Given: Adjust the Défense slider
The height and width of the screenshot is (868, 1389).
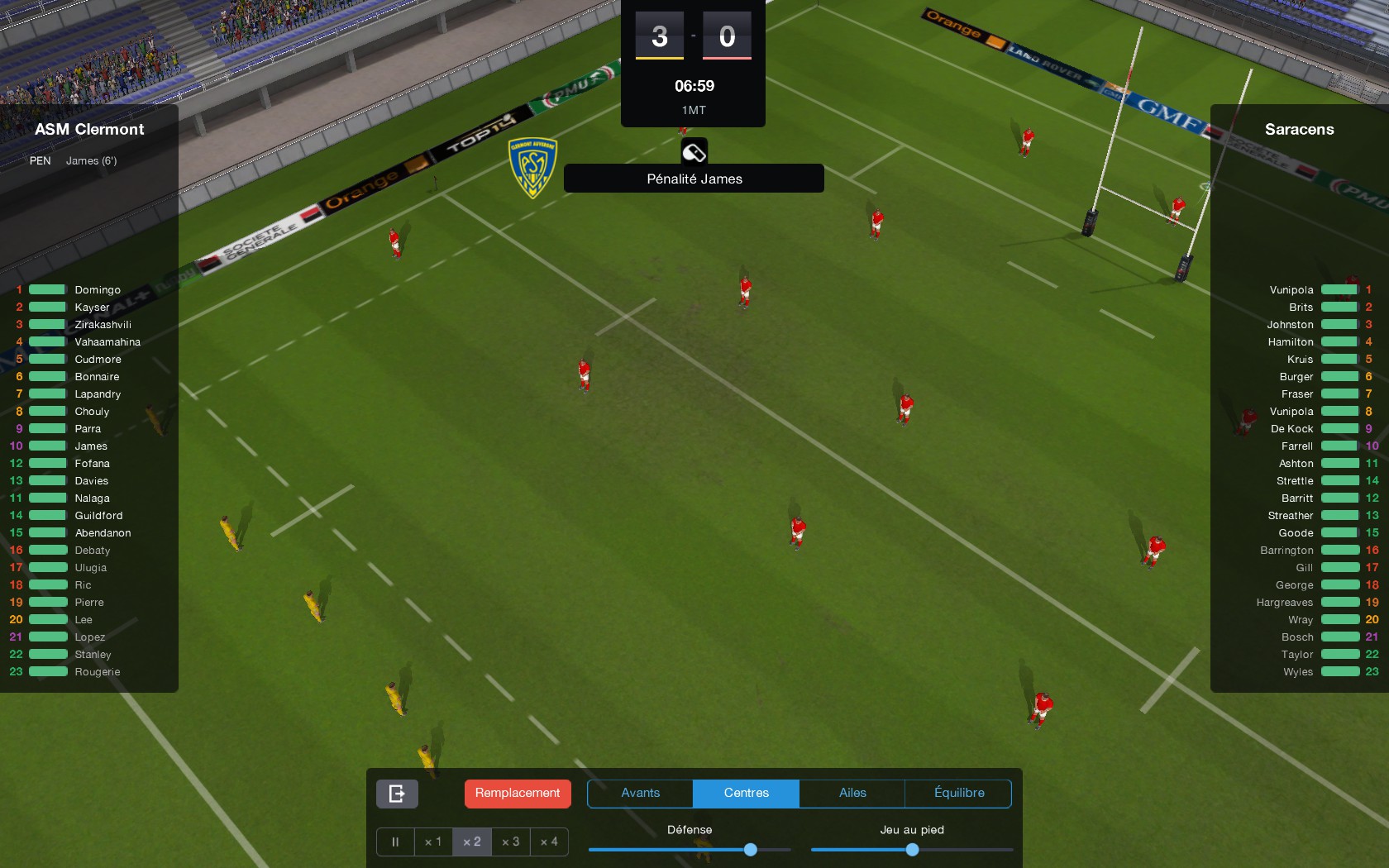Looking at the screenshot, I should pos(749,849).
